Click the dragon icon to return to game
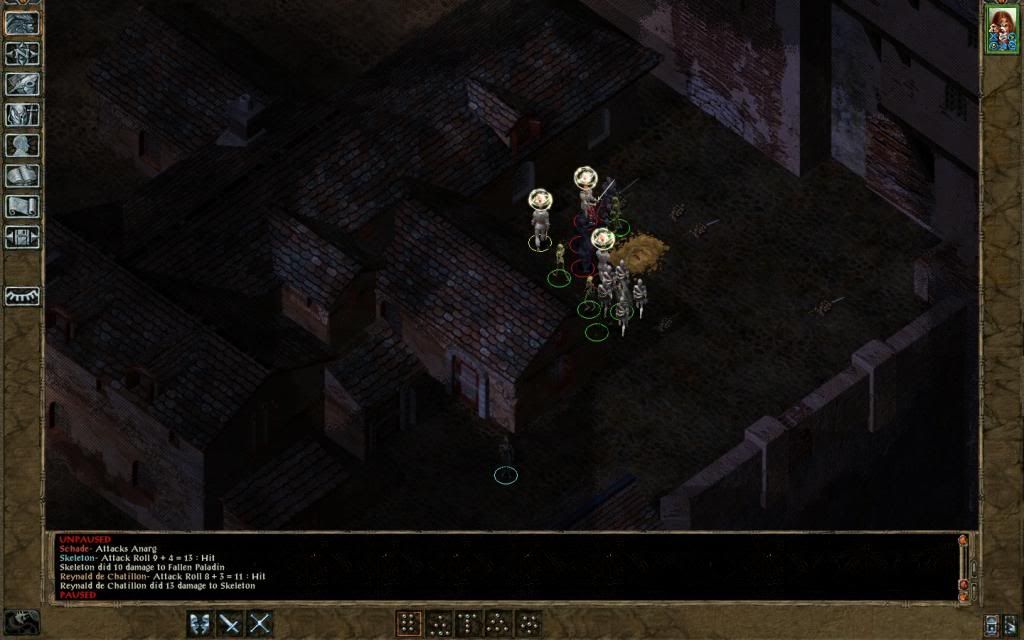This screenshot has width=1024, height=640. (22, 22)
